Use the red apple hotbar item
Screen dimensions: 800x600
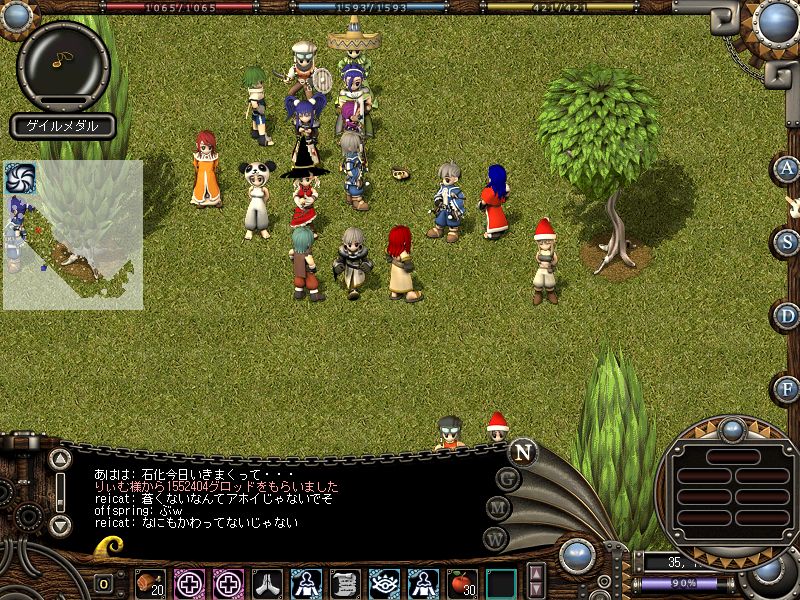(462, 583)
